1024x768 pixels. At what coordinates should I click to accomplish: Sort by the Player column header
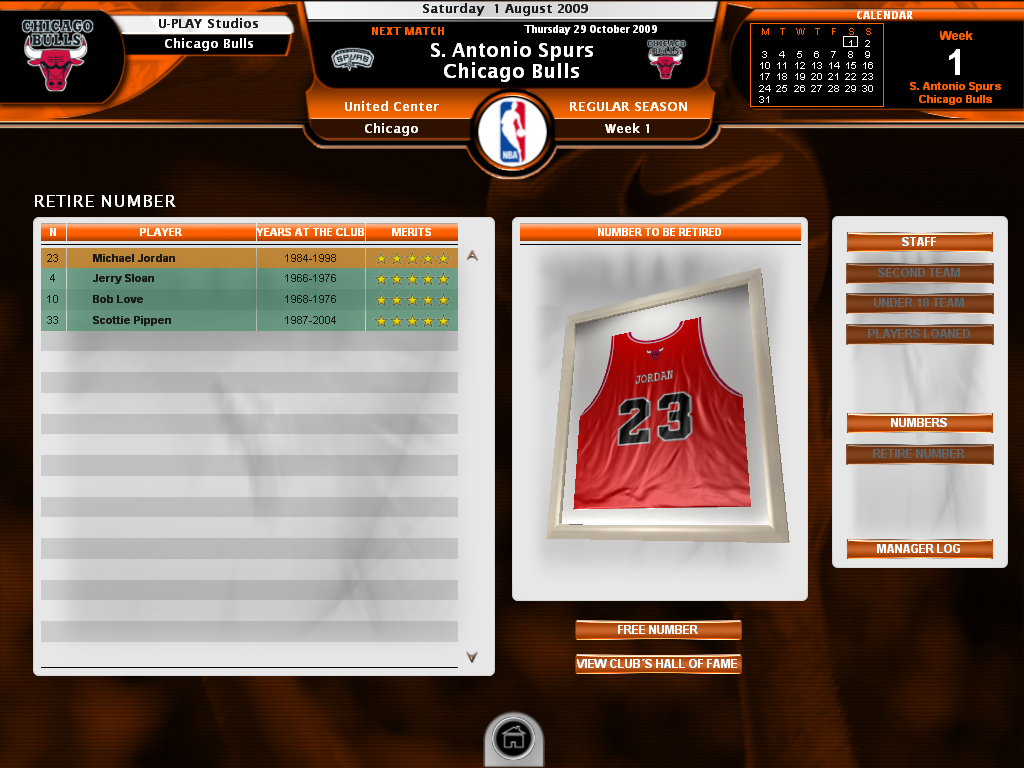(161, 232)
